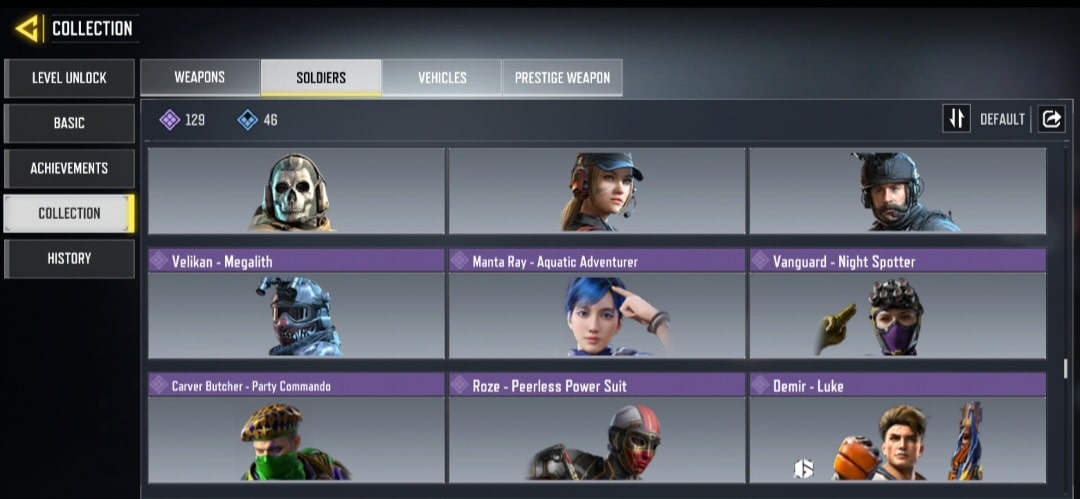Go back using the yellow arrow
Viewport: 1080px width, 499px height.
[27, 28]
